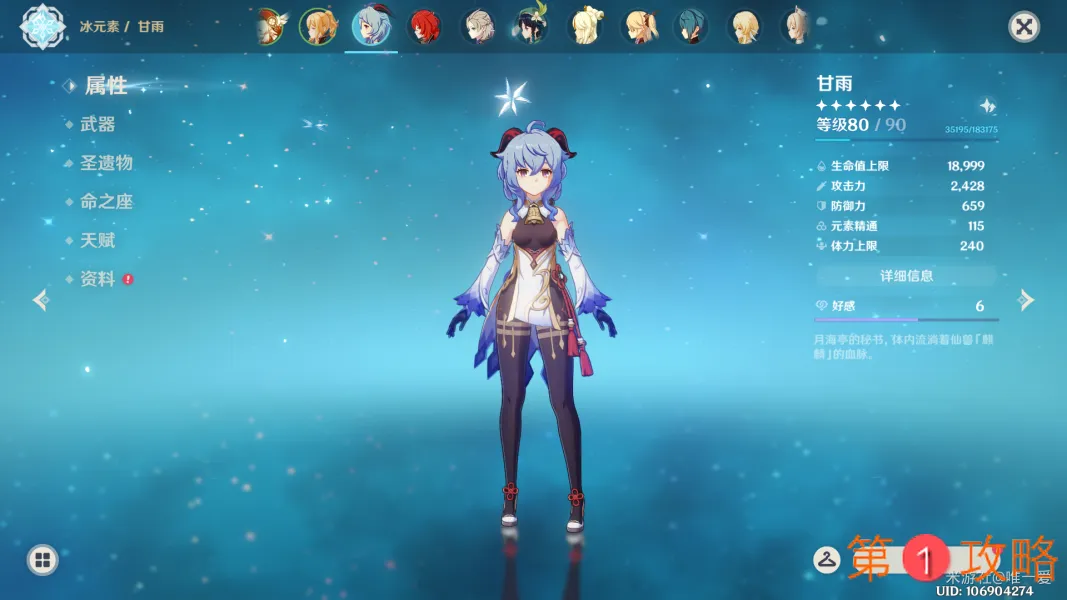Viewport: 1067px width, 600px height.
Task: Show 详细信息 detailed stats
Action: tap(906, 275)
